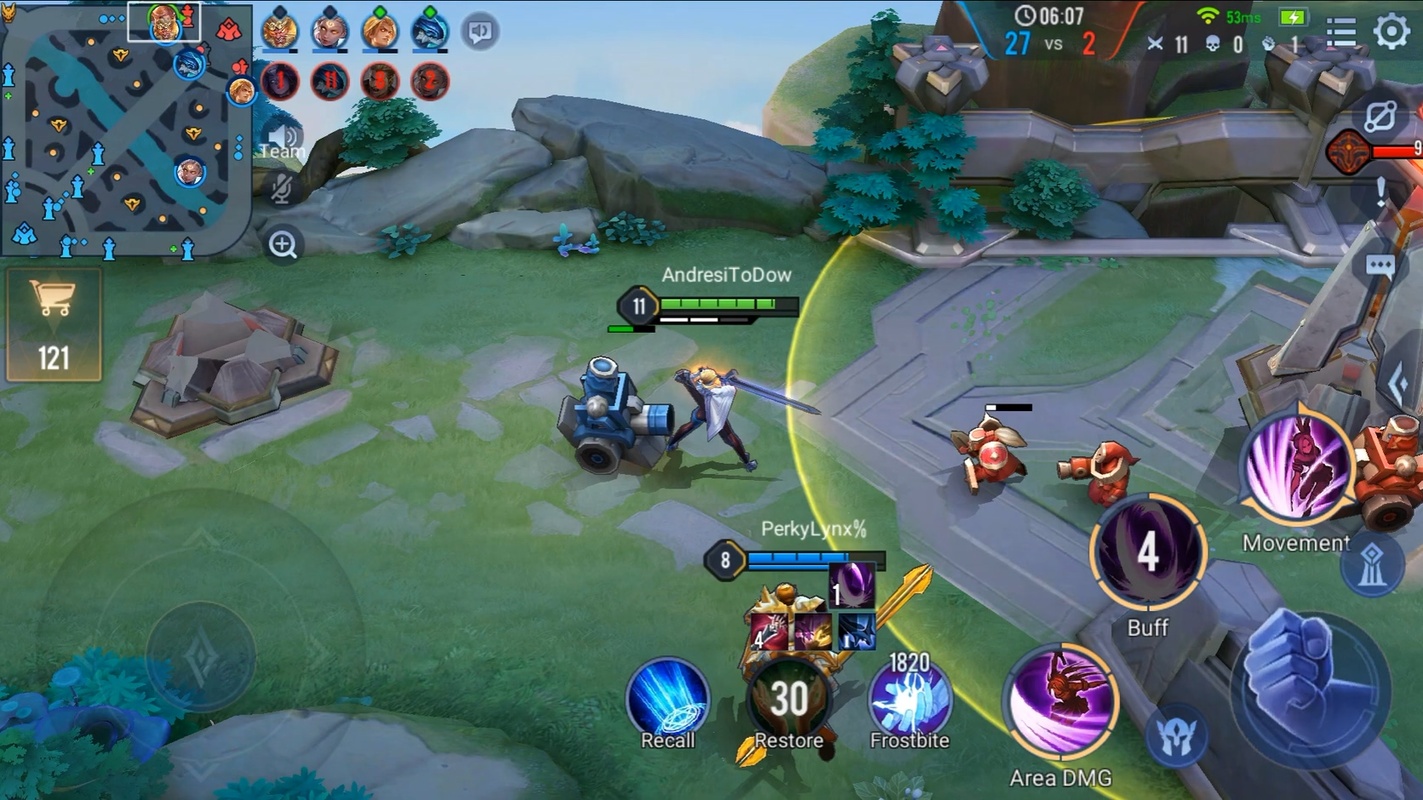Viewport: 1423px width, 800px height.
Task: Activate the Recall spell
Action: (668, 697)
